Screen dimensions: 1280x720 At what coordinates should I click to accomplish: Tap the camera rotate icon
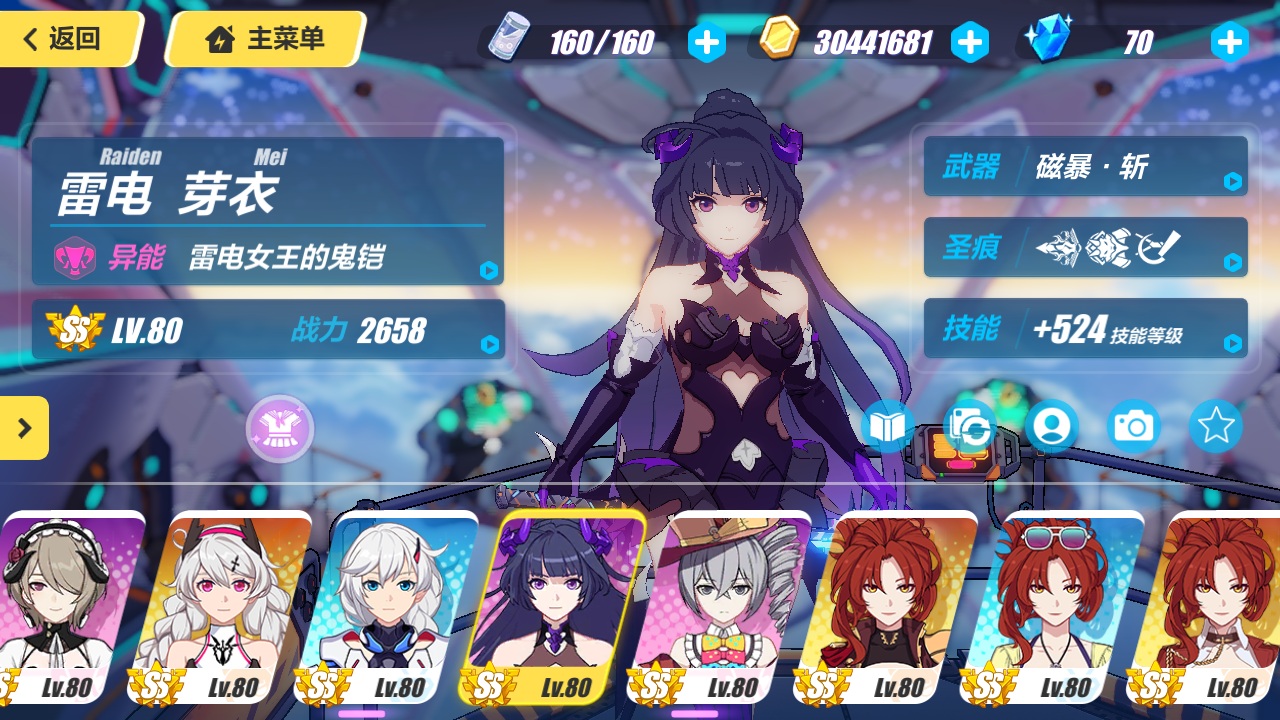click(970, 427)
